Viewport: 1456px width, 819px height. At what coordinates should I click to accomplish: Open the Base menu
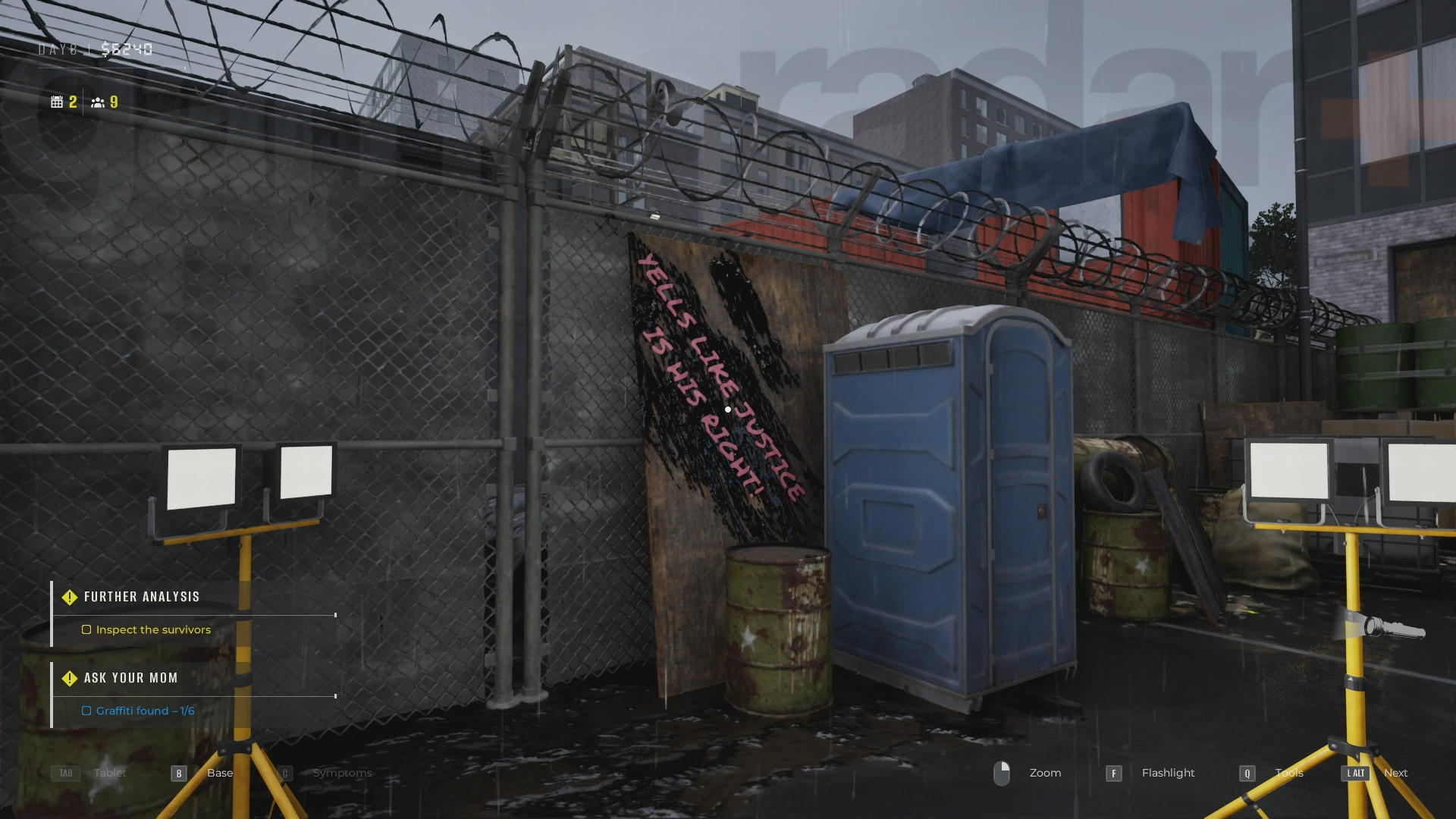[220, 773]
